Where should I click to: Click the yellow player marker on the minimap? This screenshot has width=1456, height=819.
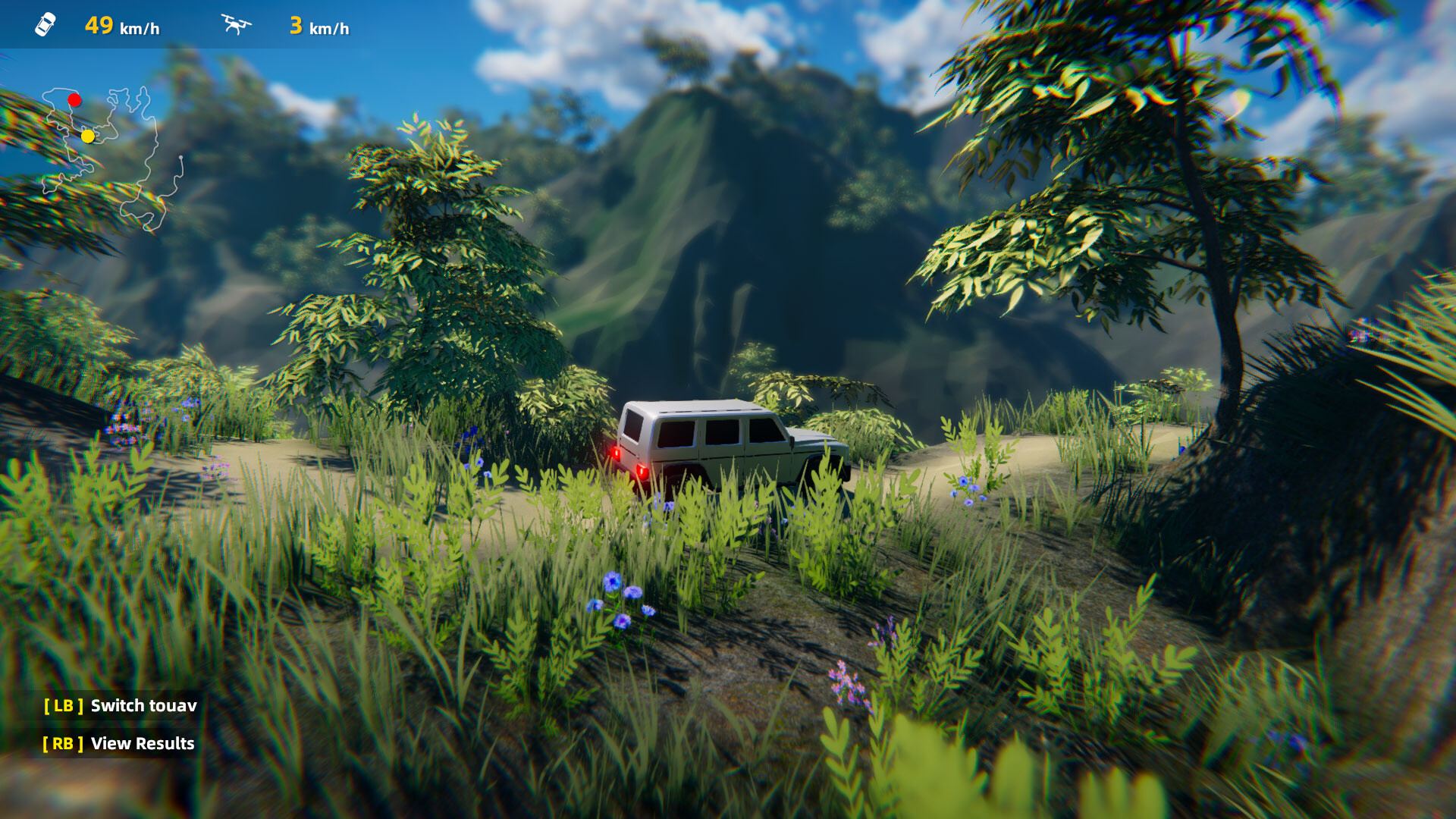coord(88,137)
